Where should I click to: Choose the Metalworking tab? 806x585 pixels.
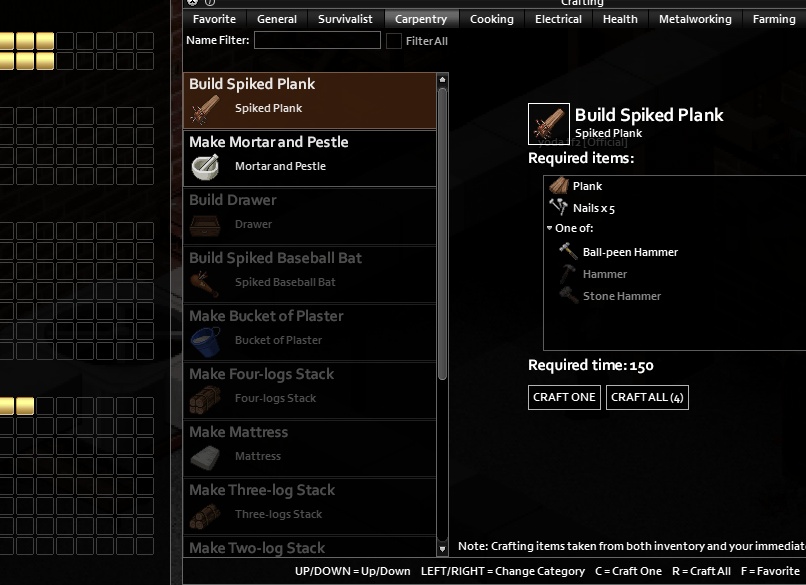click(695, 19)
